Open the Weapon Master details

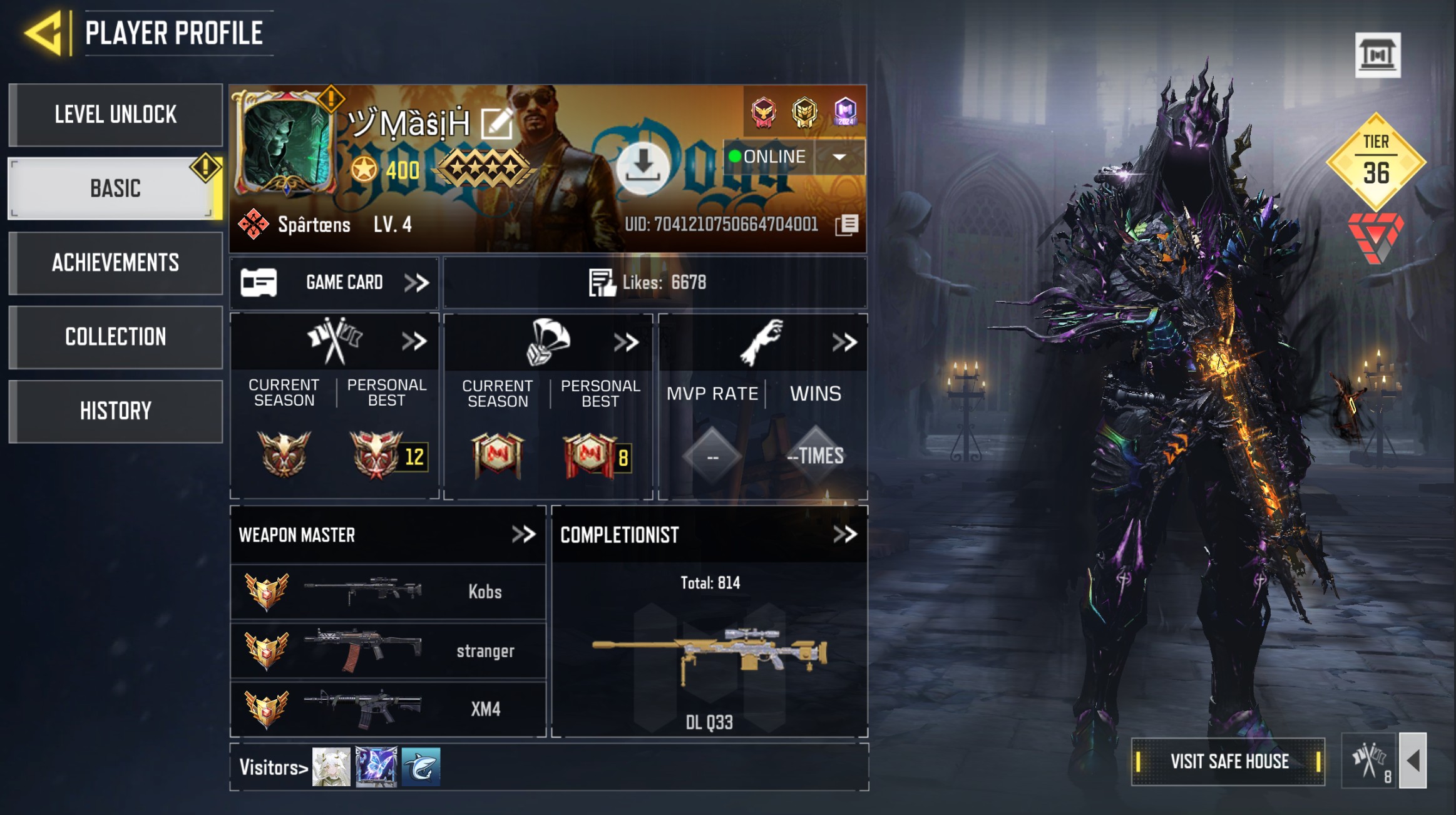(x=523, y=535)
